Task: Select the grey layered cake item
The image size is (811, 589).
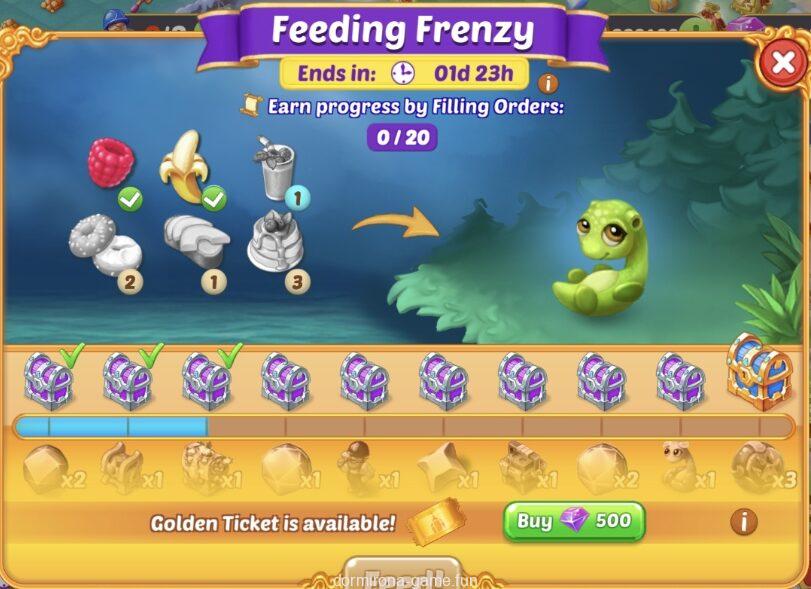Action: [274, 242]
